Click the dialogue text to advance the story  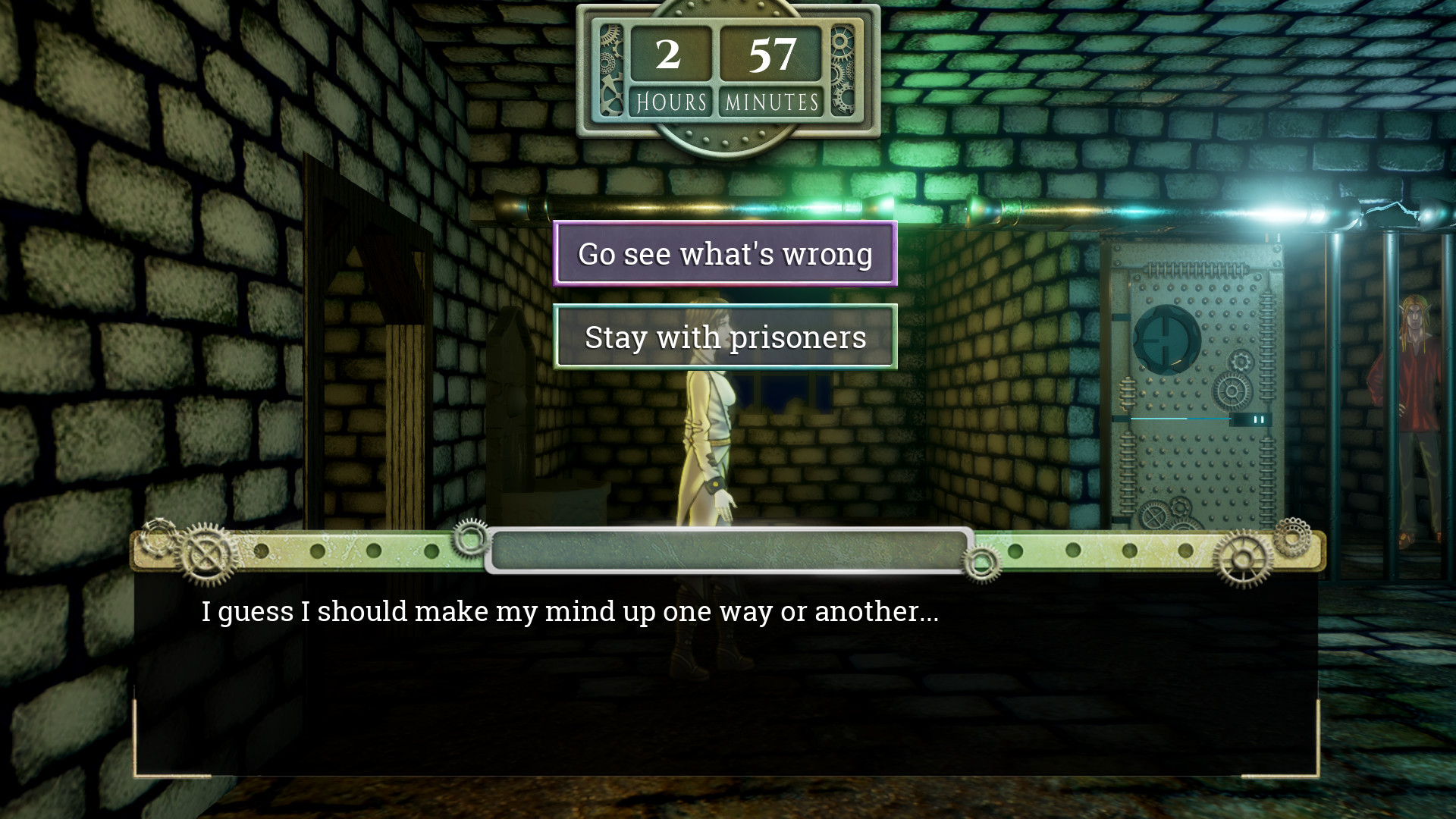(x=569, y=611)
